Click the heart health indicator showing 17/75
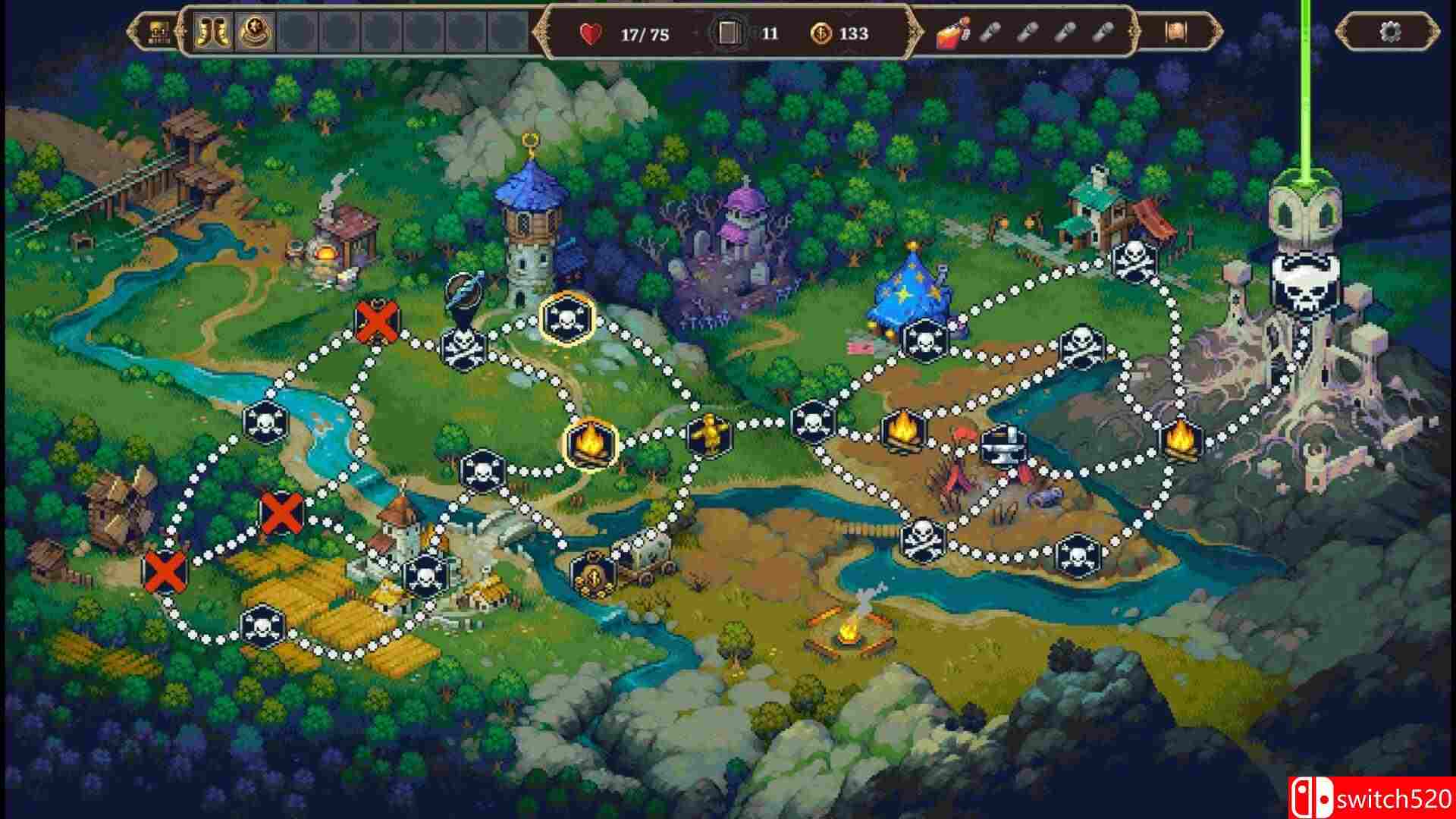The width and height of the screenshot is (1456, 819). (591, 31)
